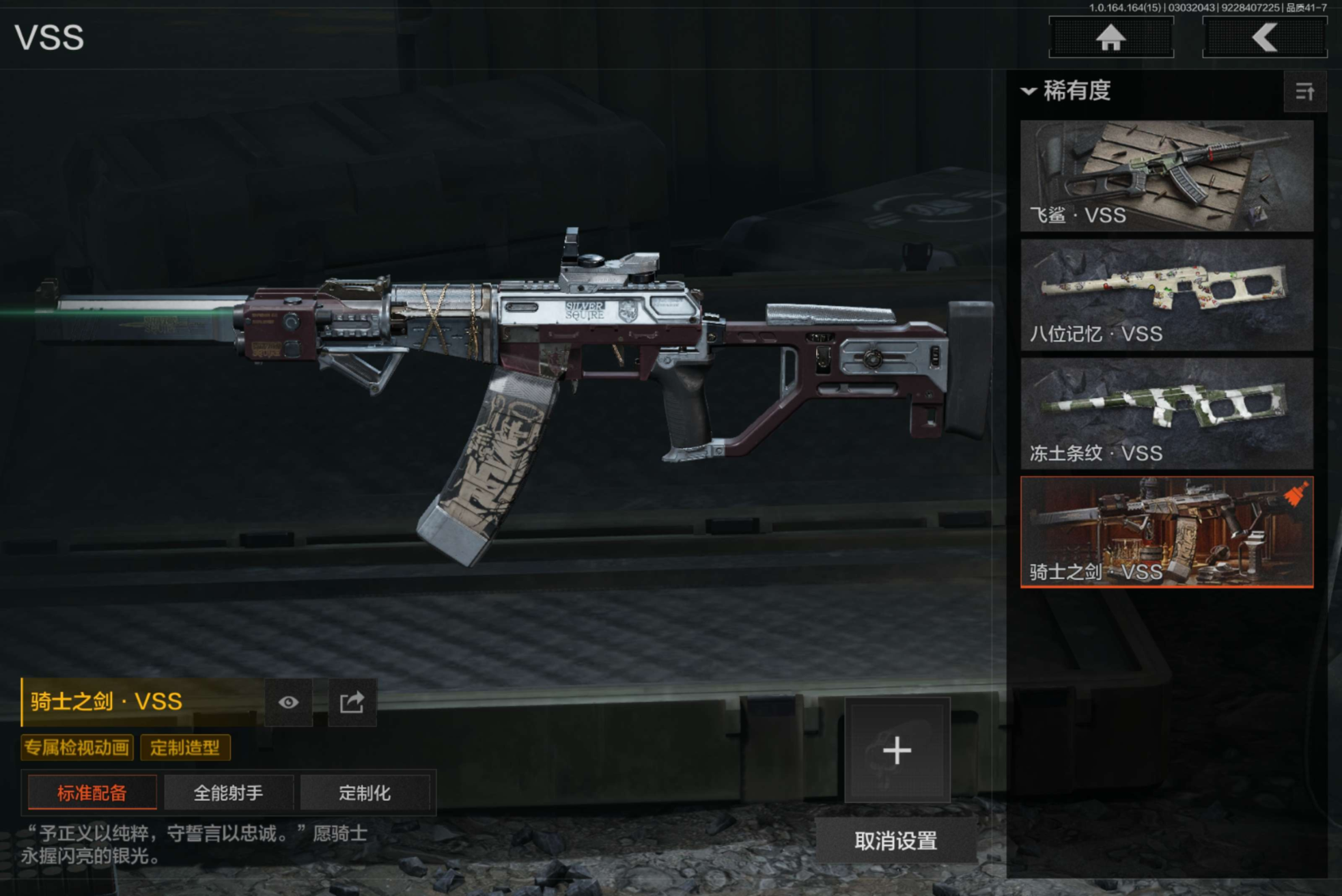Select the 飞鲨 · VSS skin
This screenshot has height=896, width=1342.
[1166, 176]
